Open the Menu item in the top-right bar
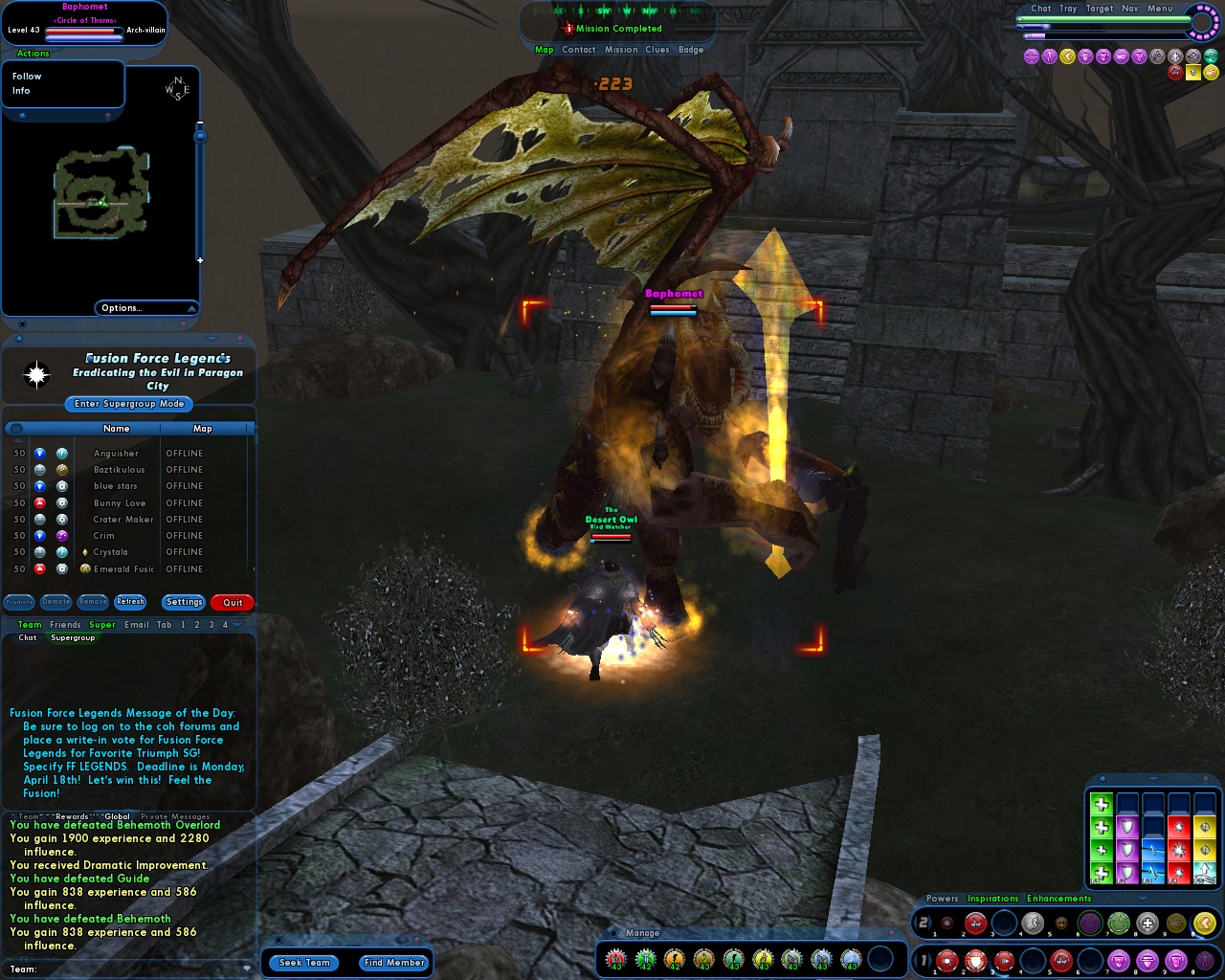Viewport: 1225px width, 980px height. (x=1159, y=8)
